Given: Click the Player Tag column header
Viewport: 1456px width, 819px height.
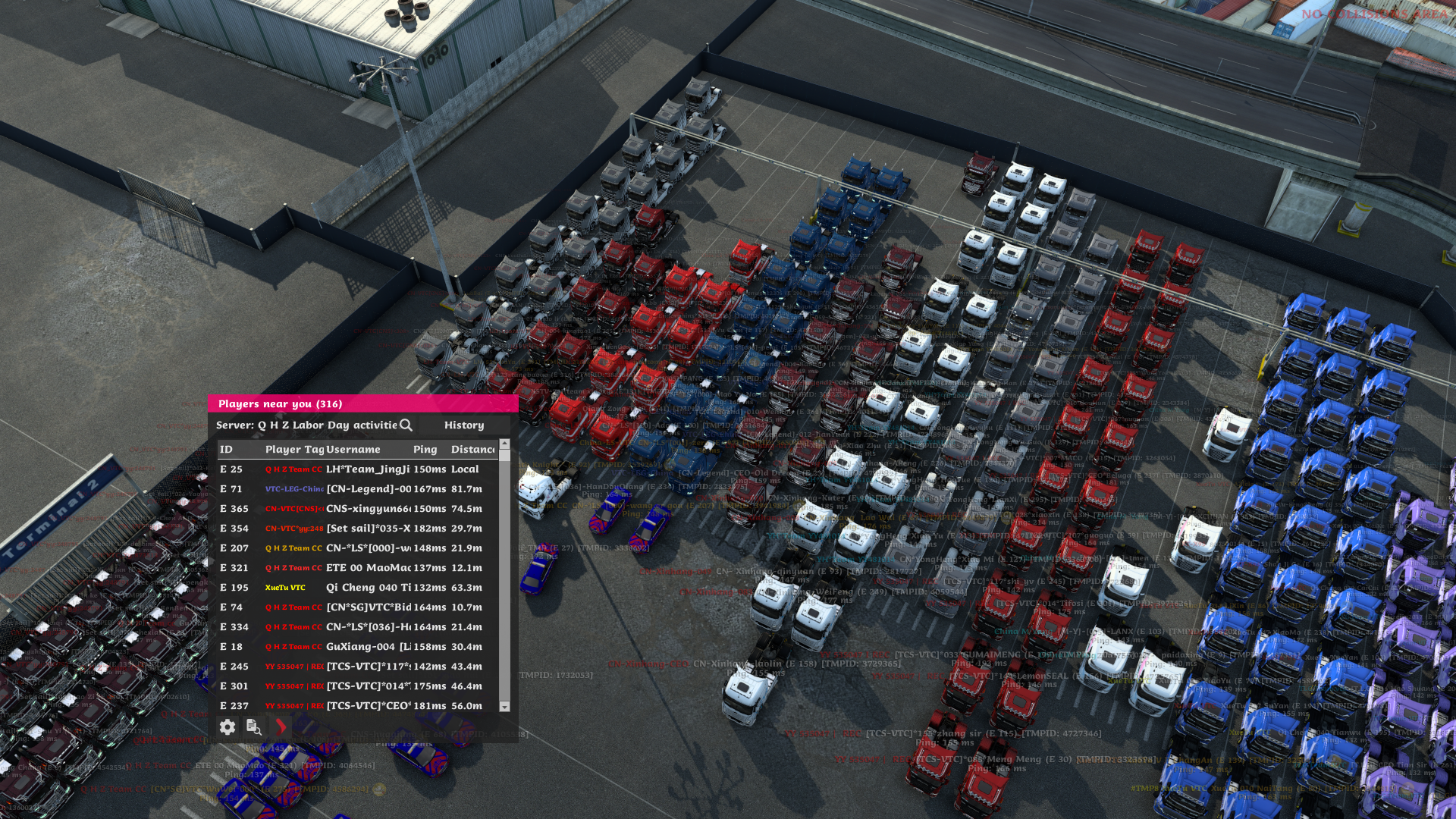Looking at the screenshot, I should coord(294,450).
